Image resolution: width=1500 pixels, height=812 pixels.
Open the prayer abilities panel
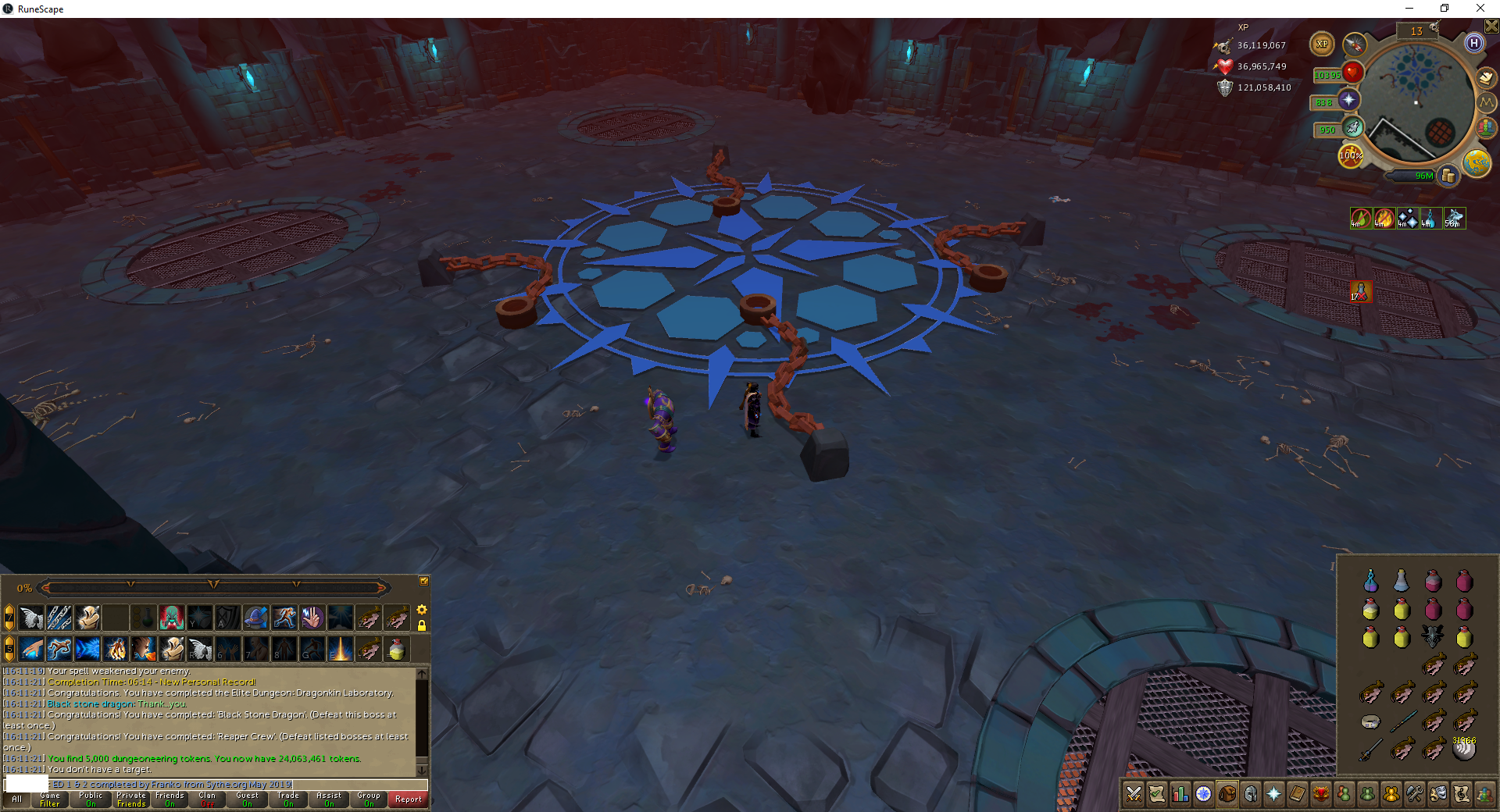point(1274,795)
